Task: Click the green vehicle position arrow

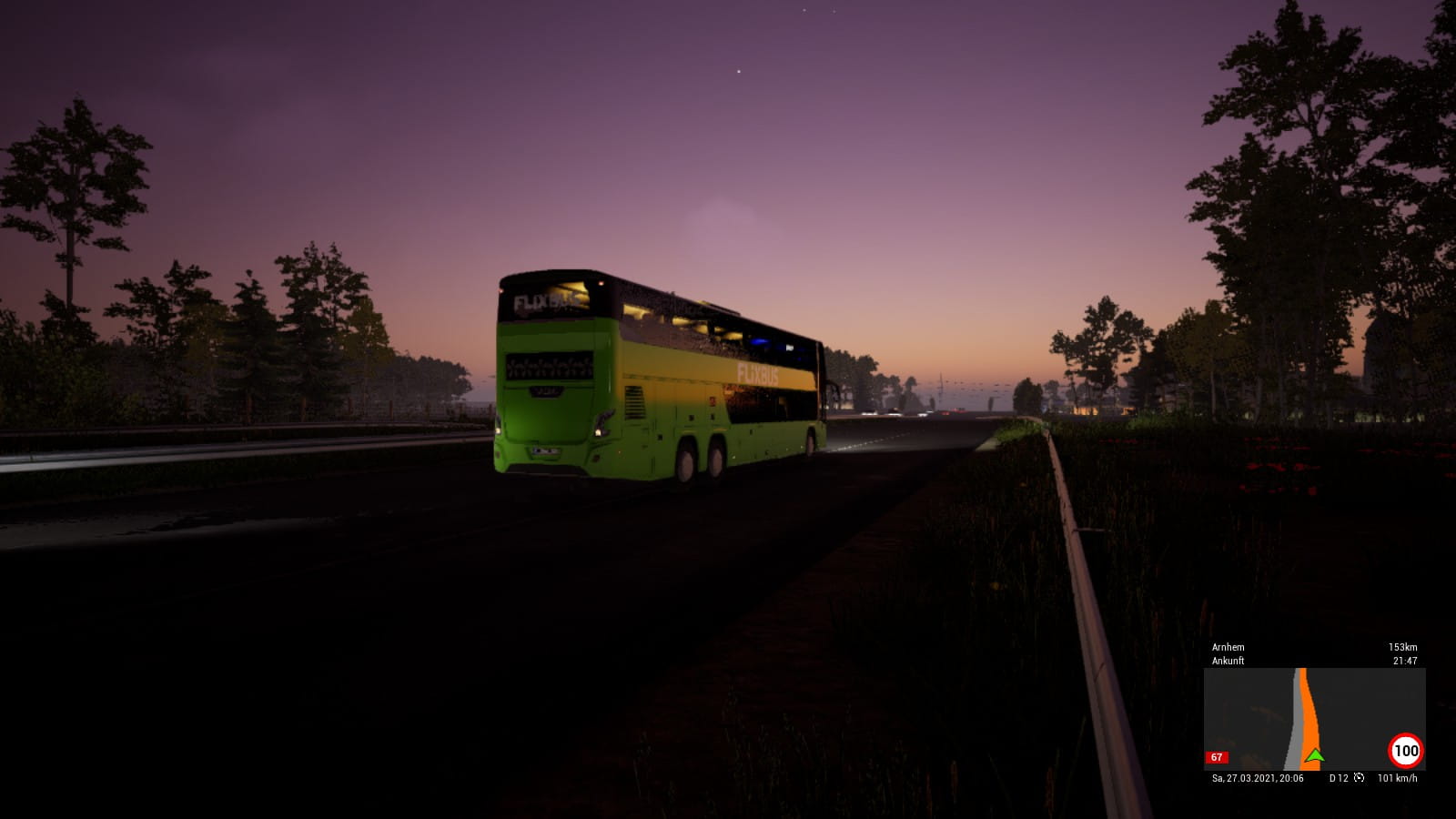Action: pyautogui.click(x=1313, y=754)
